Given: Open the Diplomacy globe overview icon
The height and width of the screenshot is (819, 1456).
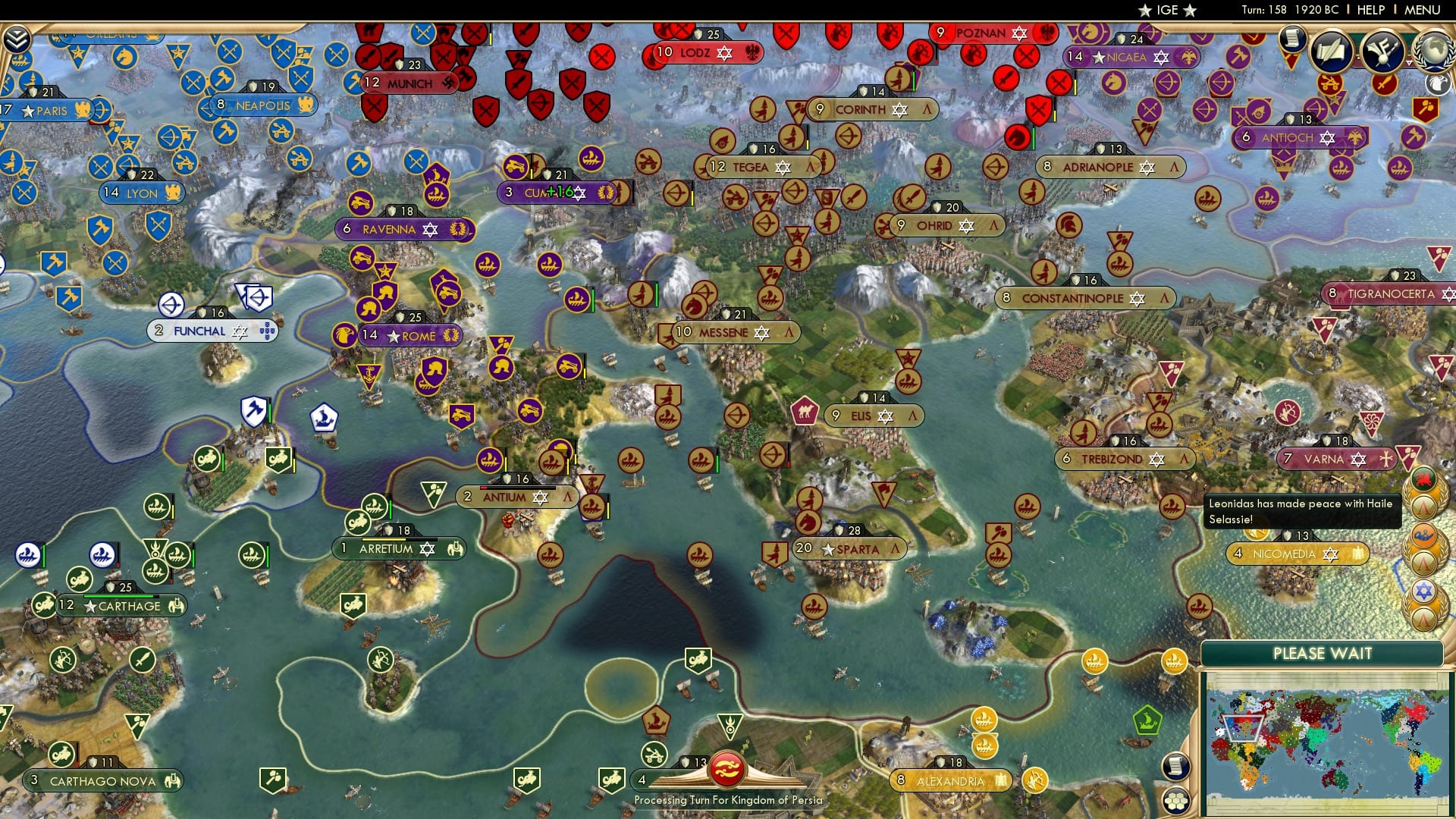Looking at the screenshot, I should click(x=1434, y=52).
